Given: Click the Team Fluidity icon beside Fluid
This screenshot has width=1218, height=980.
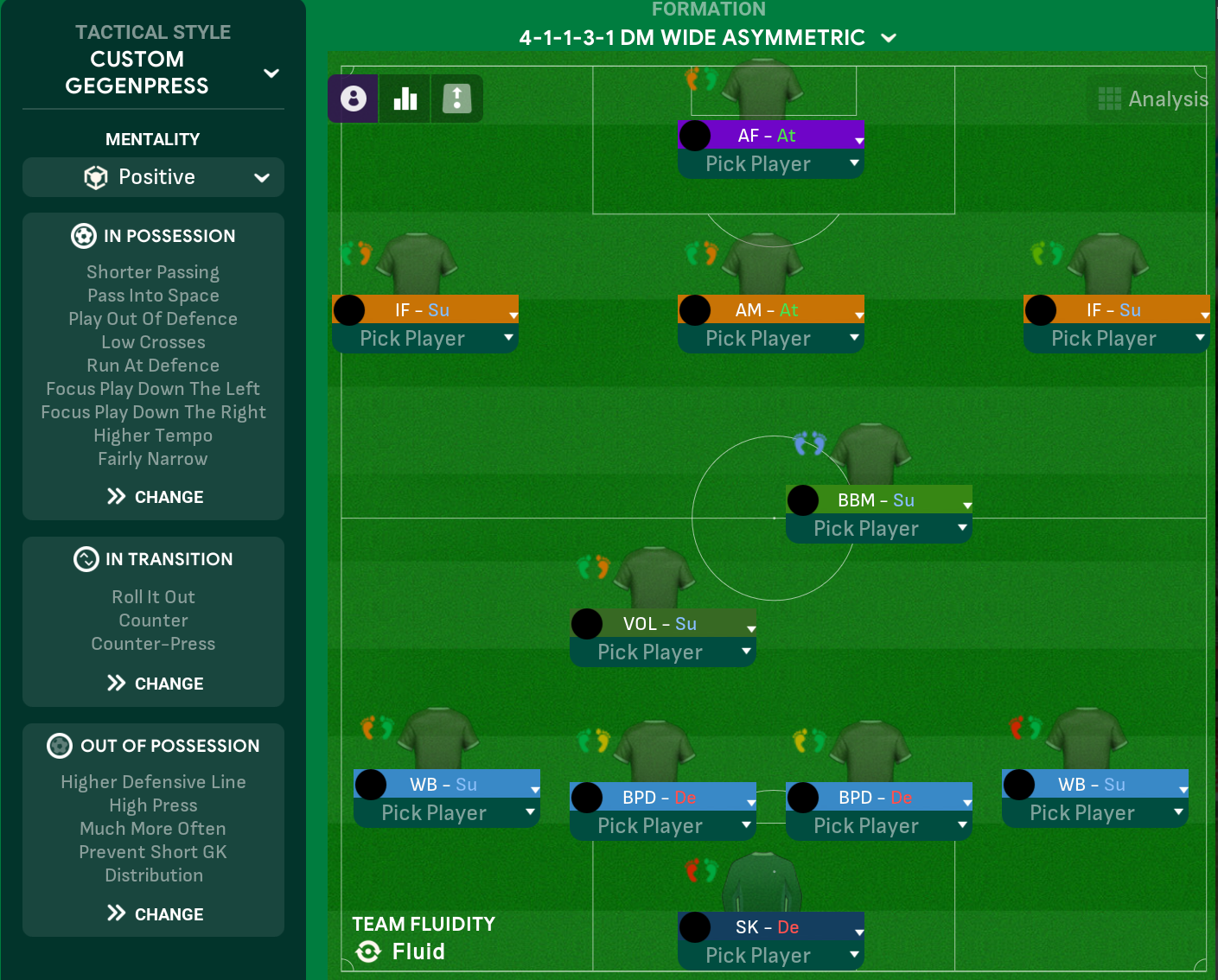Looking at the screenshot, I should pyautogui.click(x=368, y=951).
